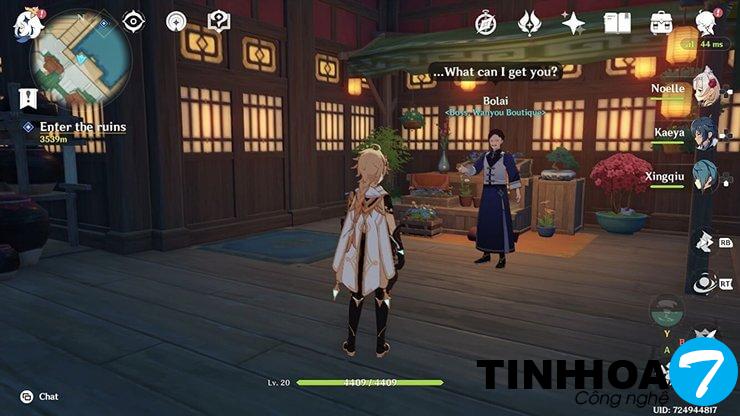The height and width of the screenshot is (416, 740).
Task: Open the quest log exclamation banner icon
Action: [x=27, y=98]
